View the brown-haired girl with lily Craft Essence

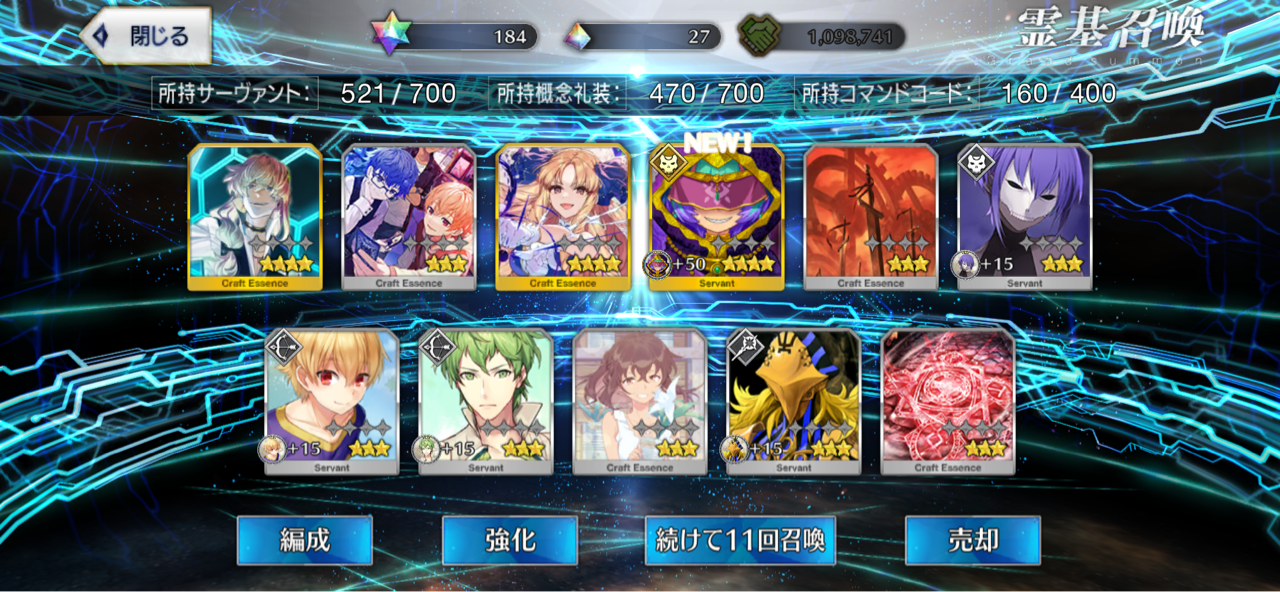click(x=640, y=401)
